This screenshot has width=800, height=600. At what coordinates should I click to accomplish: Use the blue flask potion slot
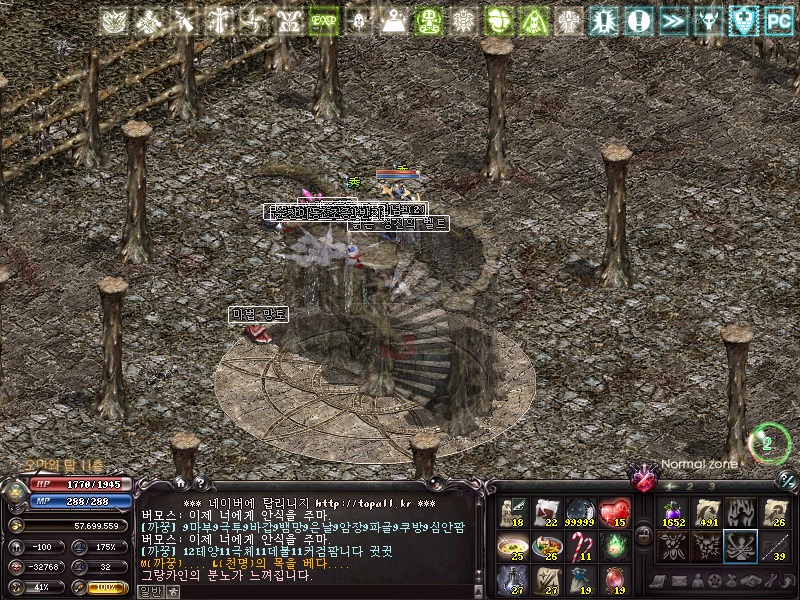(514, 580)
